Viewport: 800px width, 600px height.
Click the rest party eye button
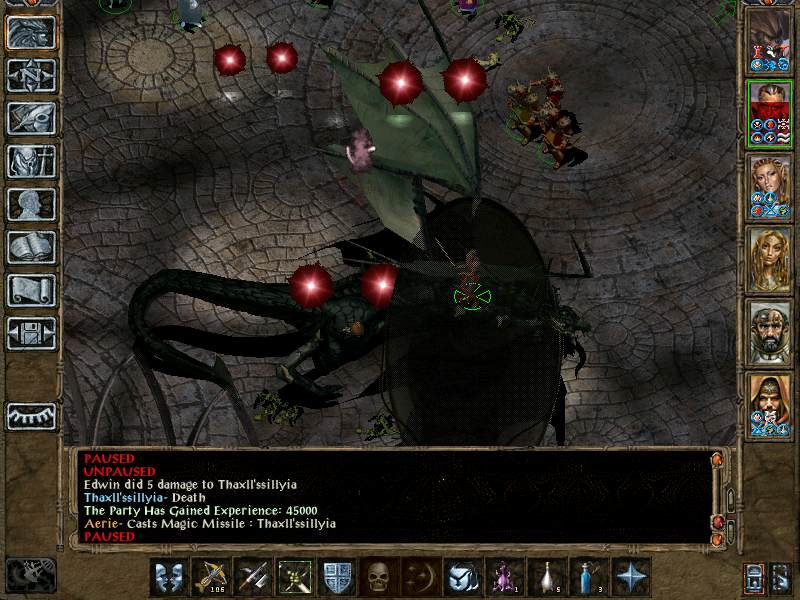(x=32, y=415)
